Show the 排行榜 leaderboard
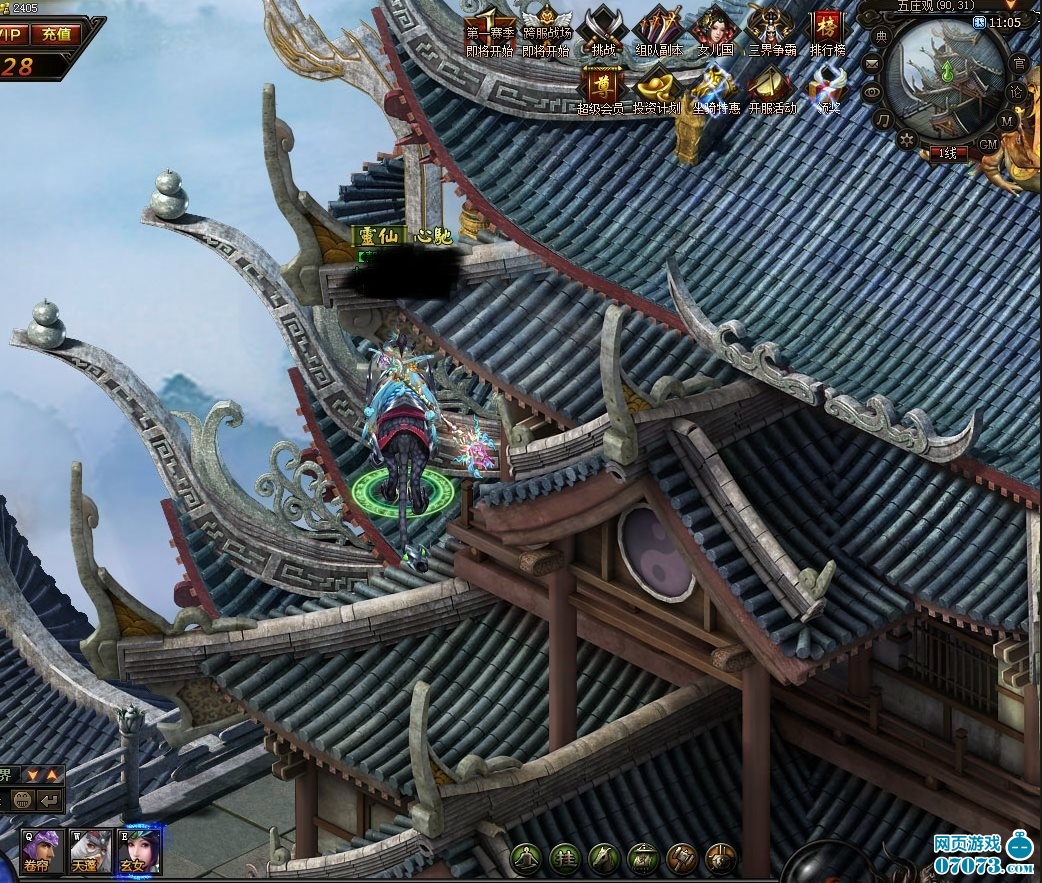Image resolution: width=1042 pixels, height=883 pixels. tap(827, 28)
